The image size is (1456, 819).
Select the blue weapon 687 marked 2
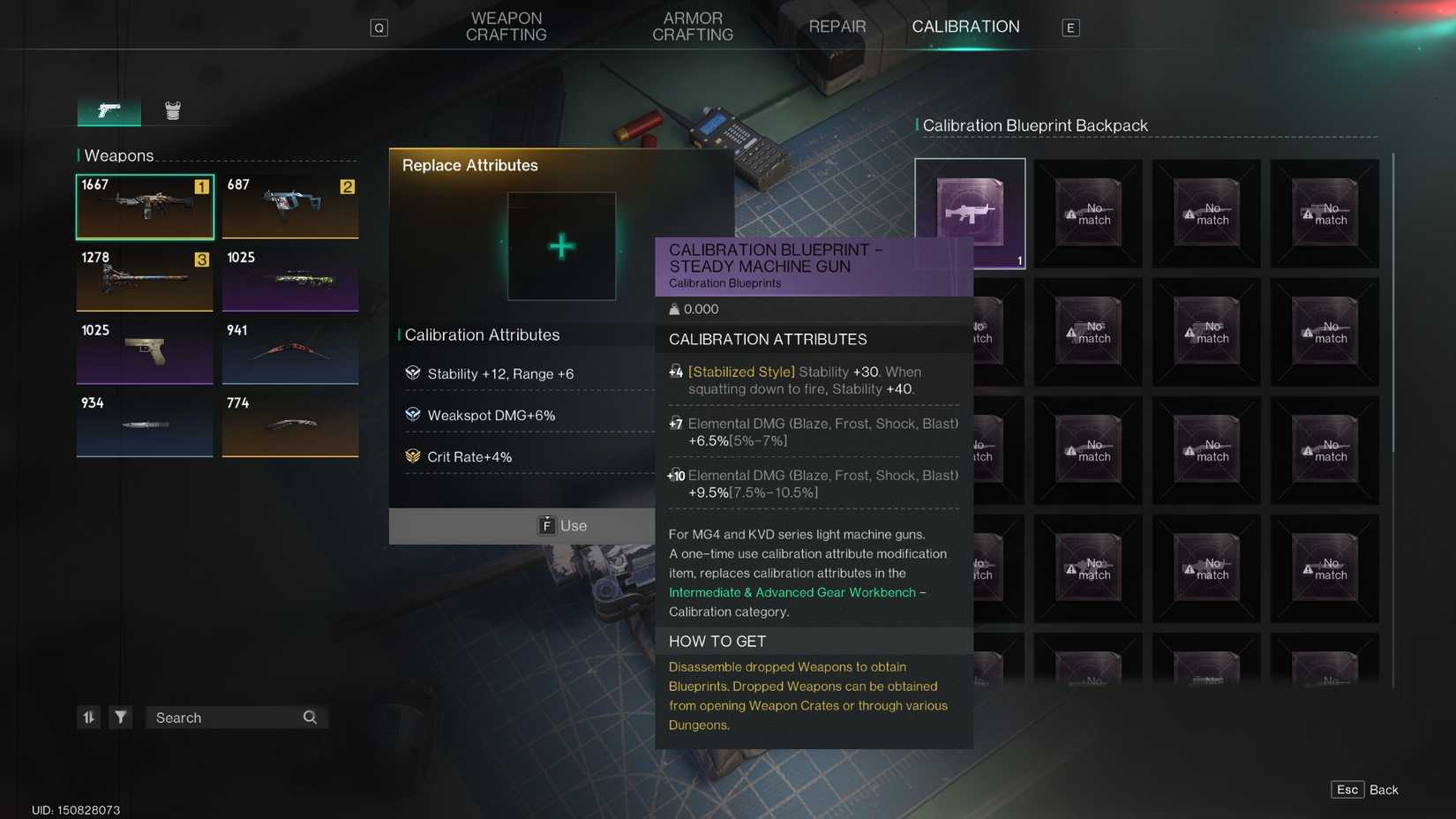coord(290,206)
